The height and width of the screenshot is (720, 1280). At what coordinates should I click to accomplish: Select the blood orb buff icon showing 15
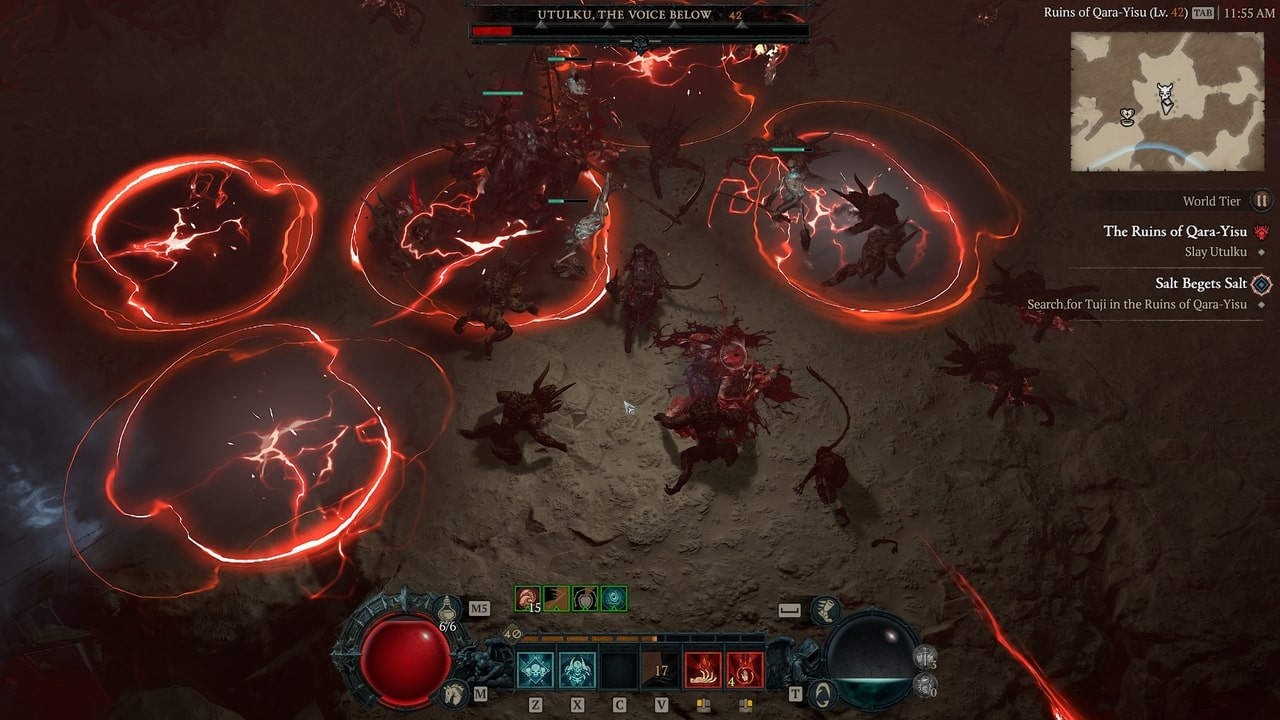[527, 597]
